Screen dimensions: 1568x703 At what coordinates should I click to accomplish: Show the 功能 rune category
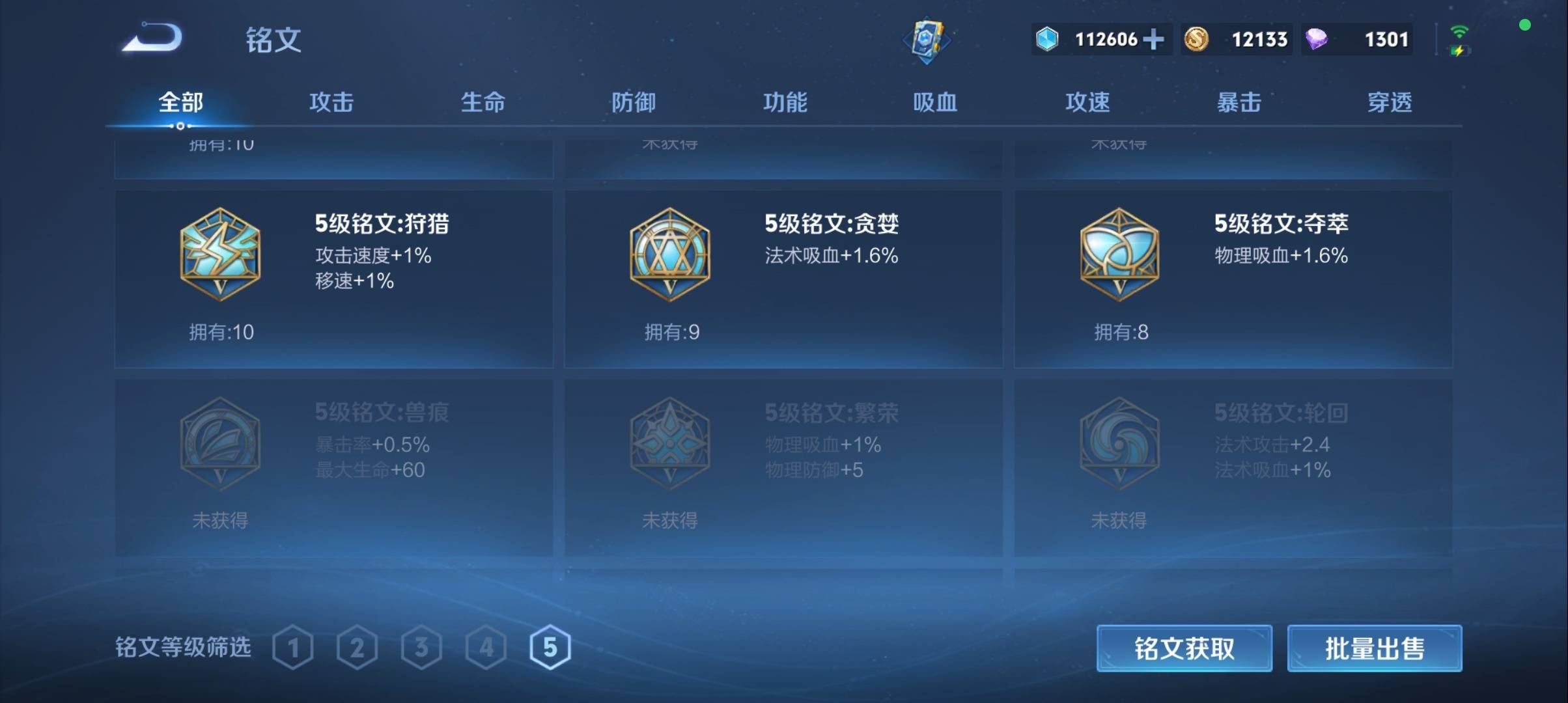785,102
